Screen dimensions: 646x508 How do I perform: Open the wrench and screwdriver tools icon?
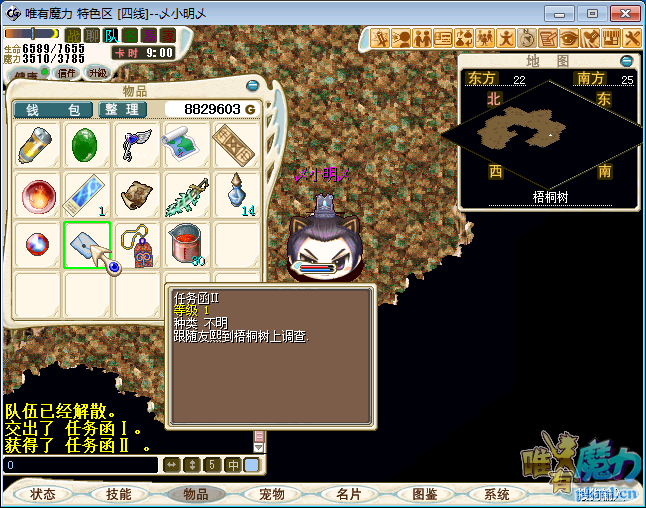click(631, 38)
